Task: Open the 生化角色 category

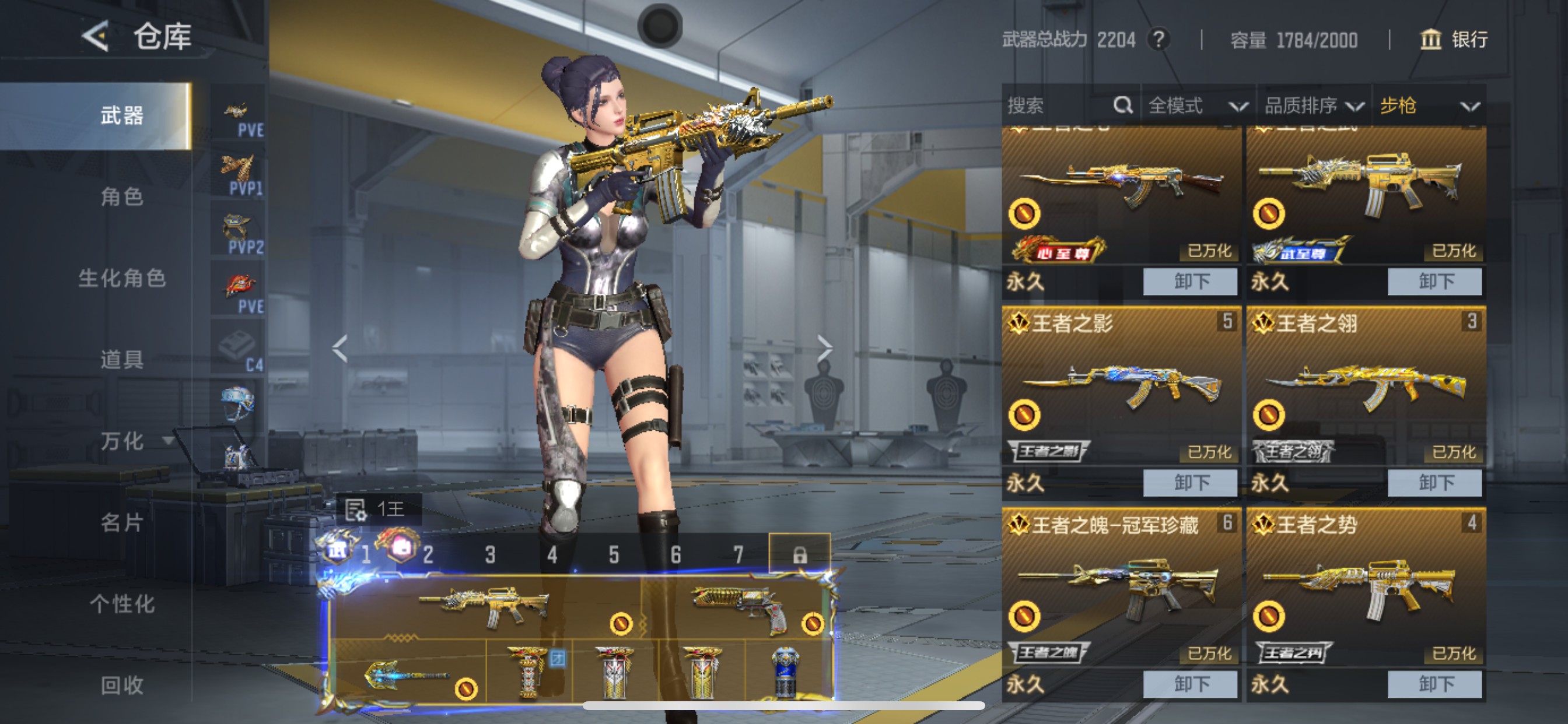Action: tap(122, 278)
